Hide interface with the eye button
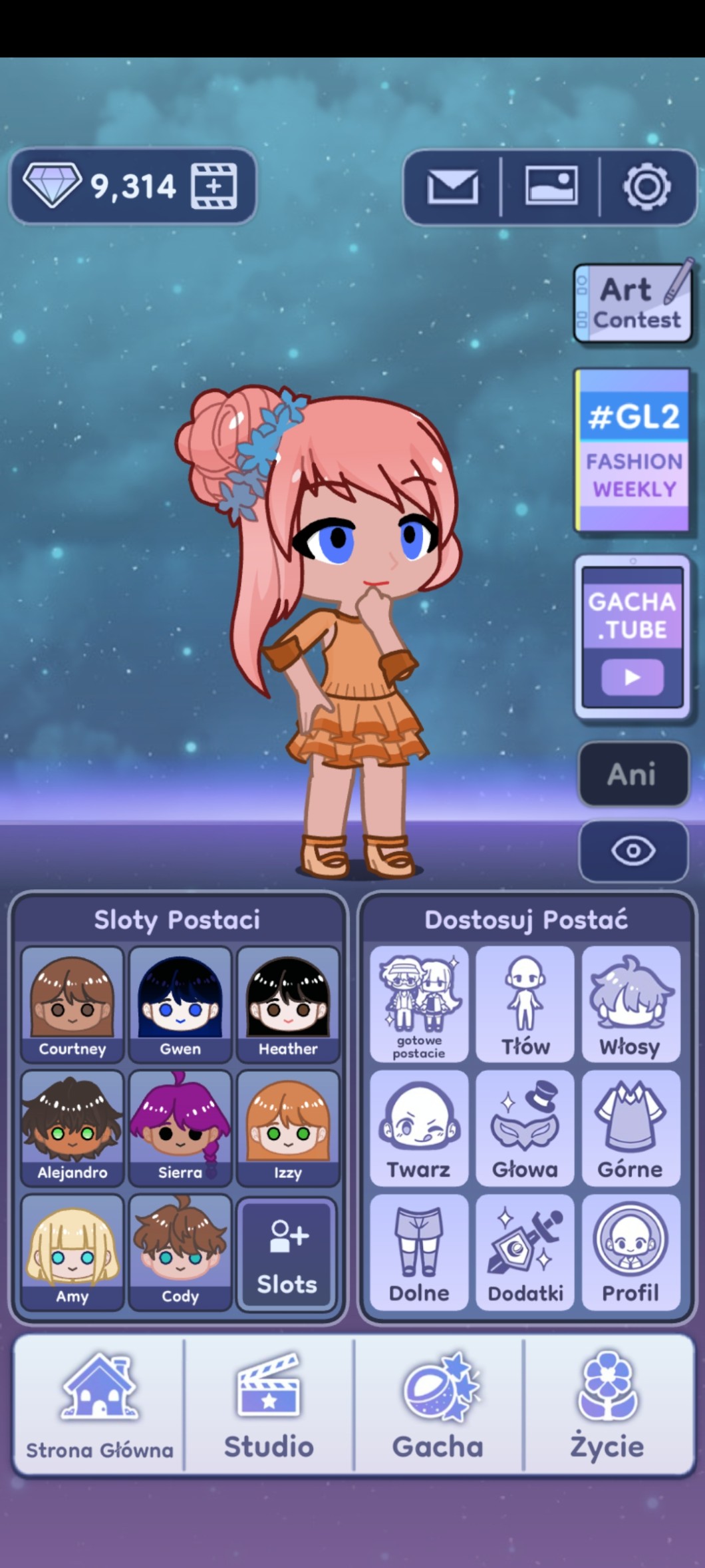 pyautogui.click(x=633, y=851)
